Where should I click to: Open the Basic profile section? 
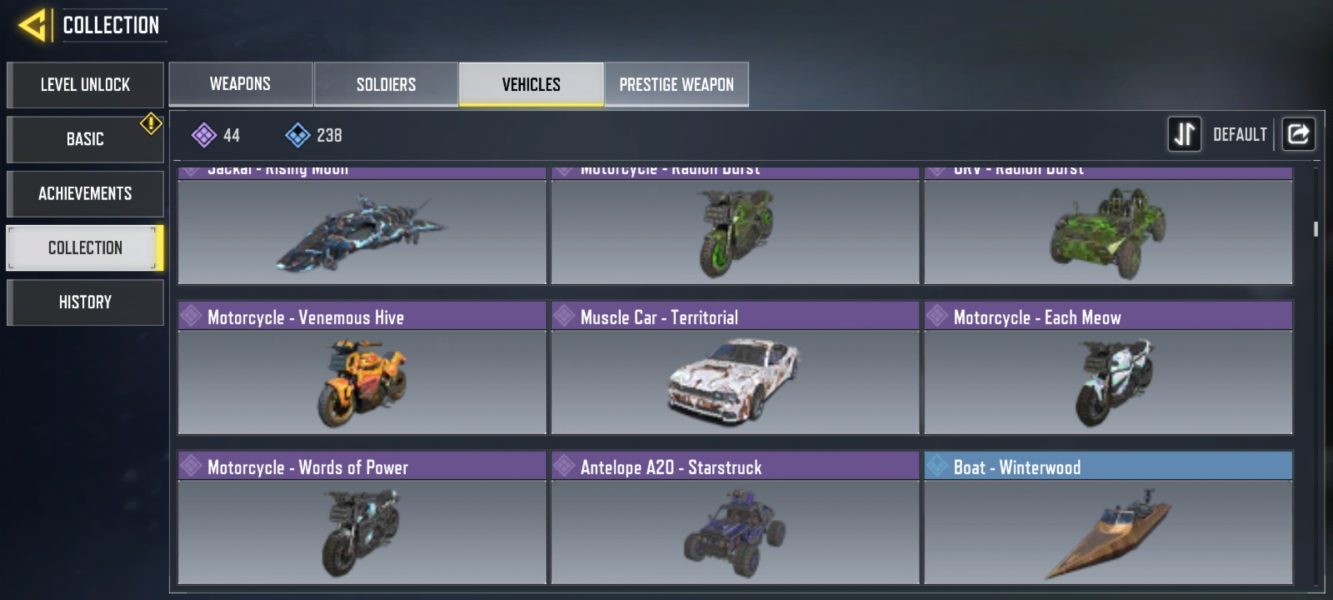(85, 139)
